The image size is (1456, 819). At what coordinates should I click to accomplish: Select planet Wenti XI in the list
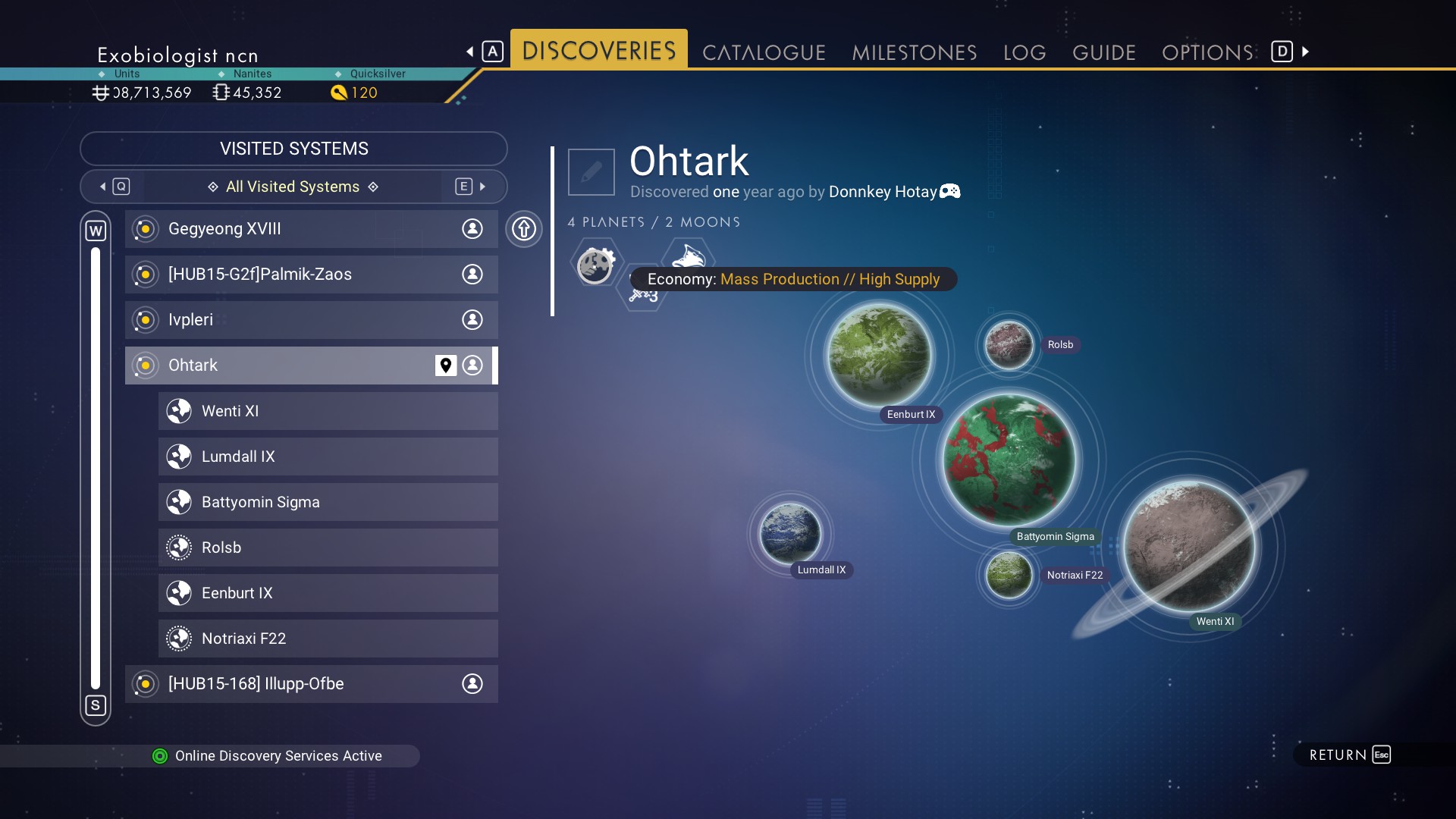pos(328,411)
